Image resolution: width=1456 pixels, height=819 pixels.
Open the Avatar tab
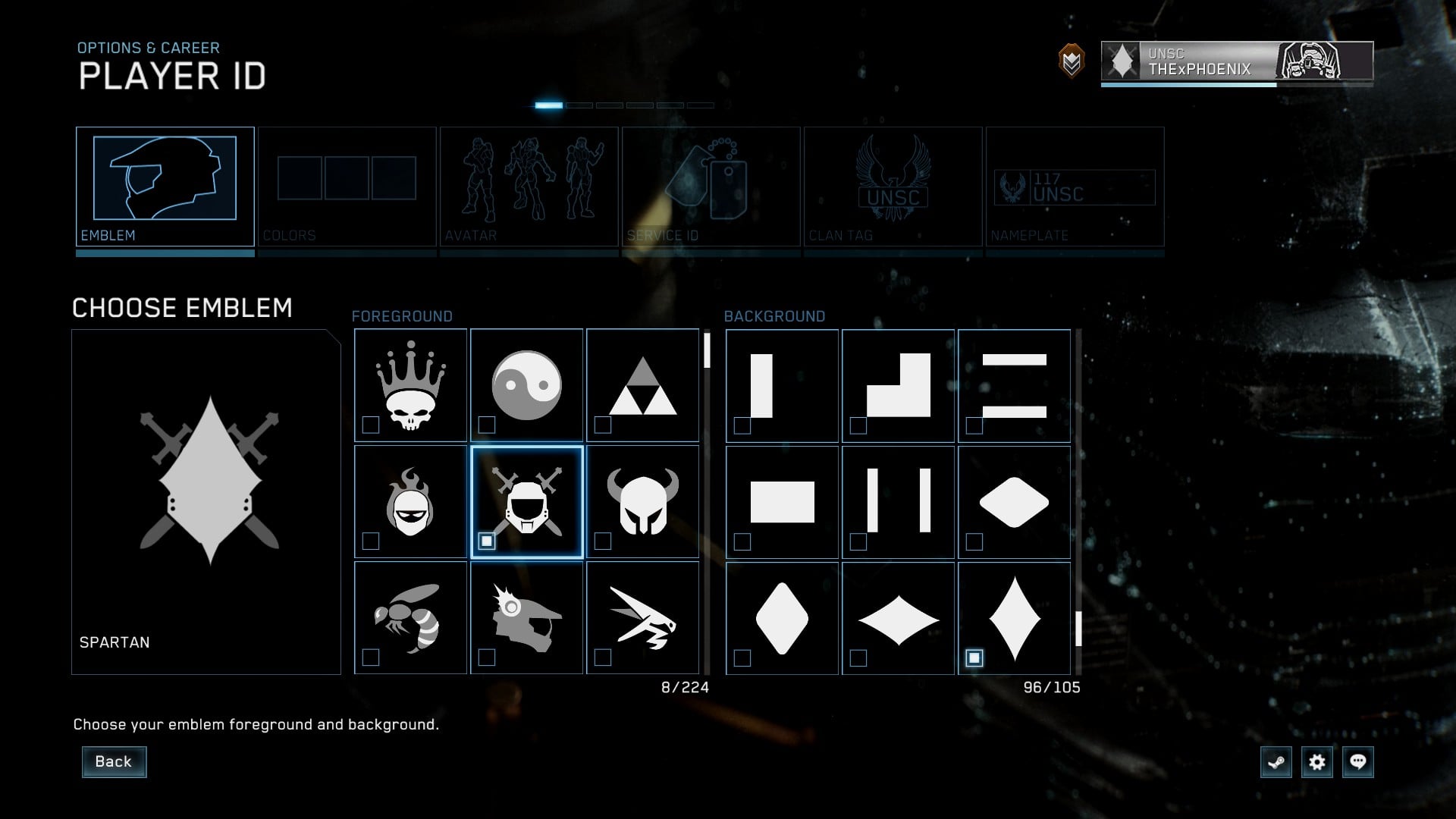pos(529,187)
